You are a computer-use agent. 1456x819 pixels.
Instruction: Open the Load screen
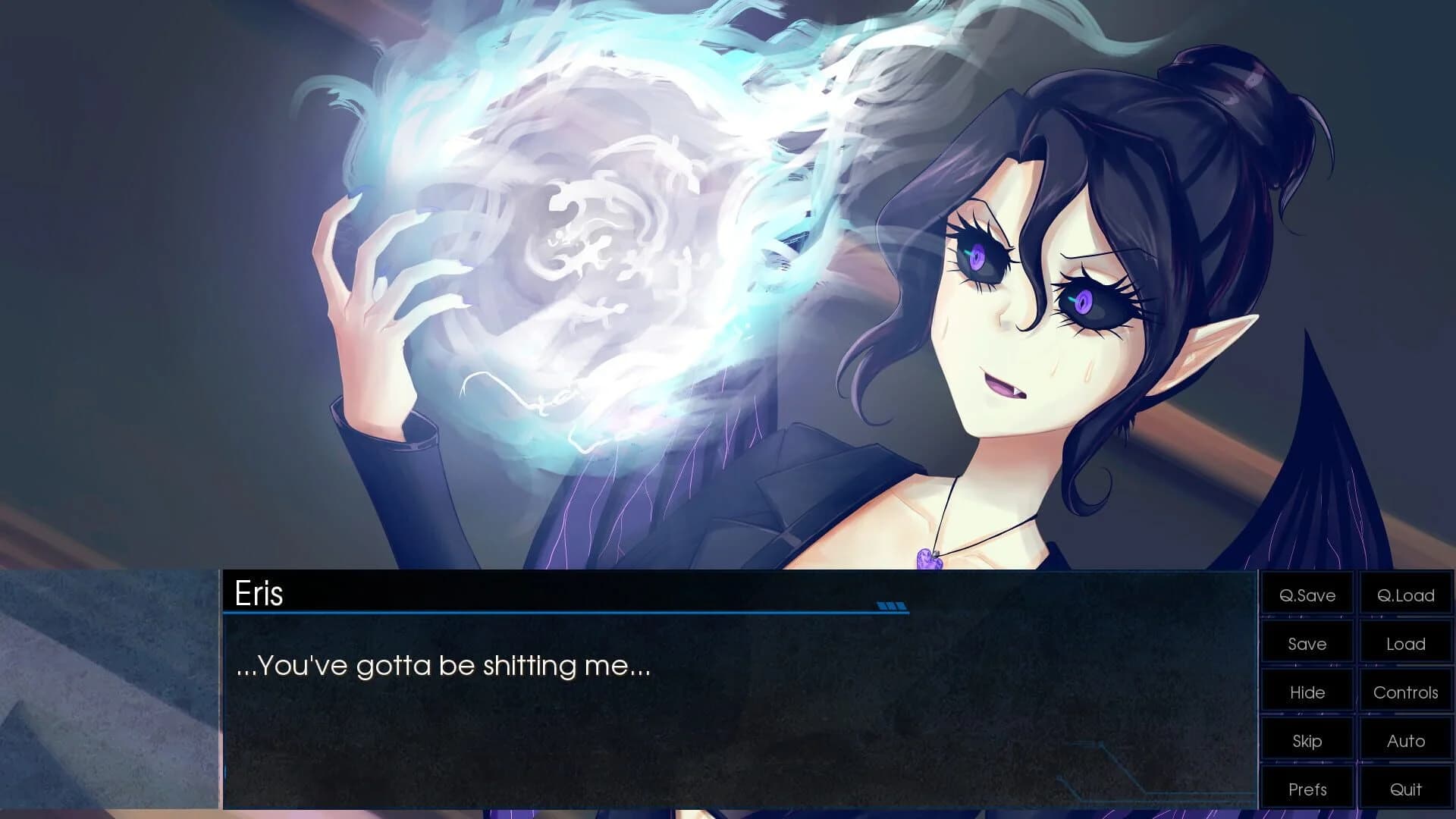pos(1406,644)
